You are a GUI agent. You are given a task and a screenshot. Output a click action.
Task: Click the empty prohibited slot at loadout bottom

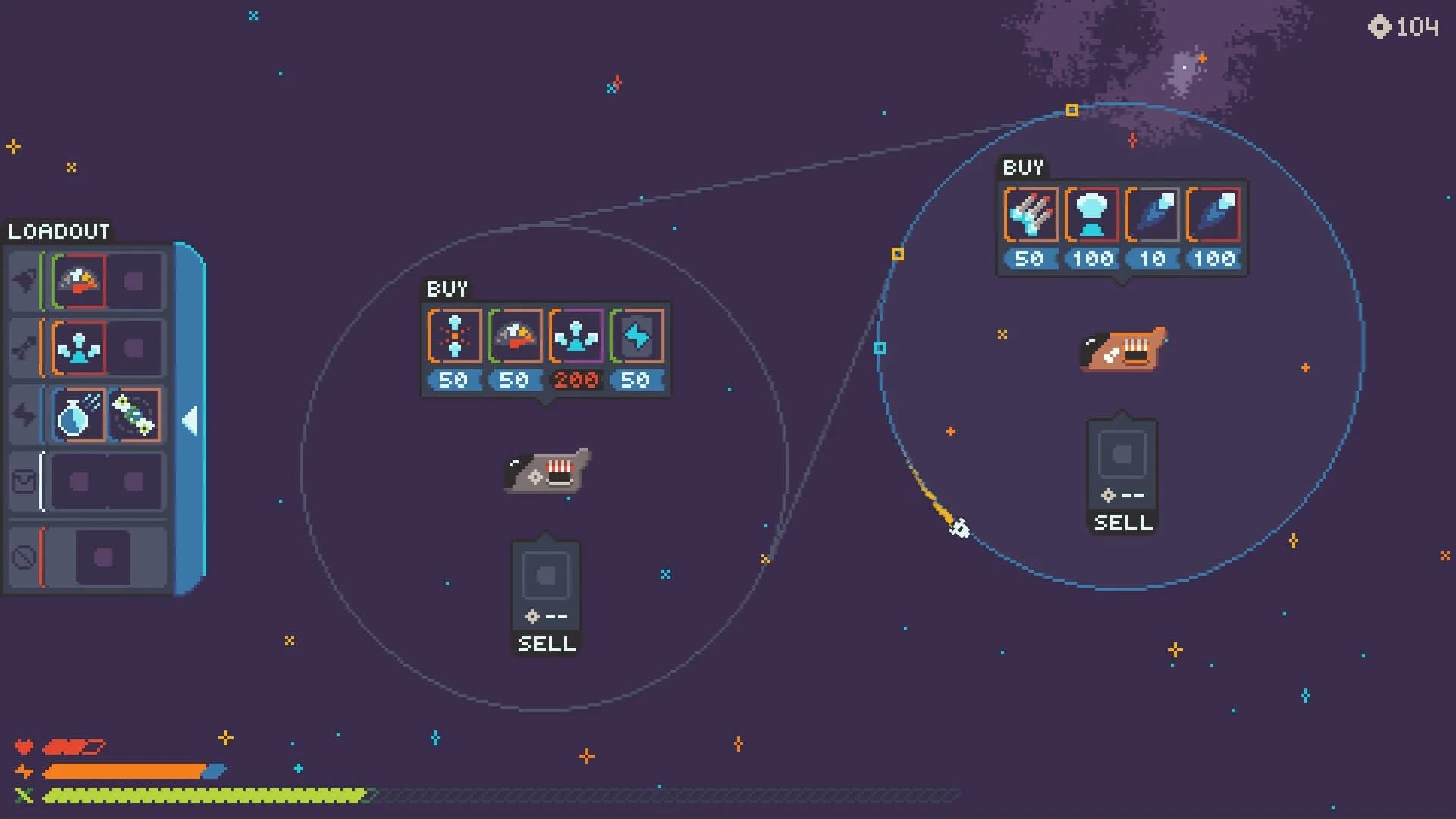tap(106, 557)
